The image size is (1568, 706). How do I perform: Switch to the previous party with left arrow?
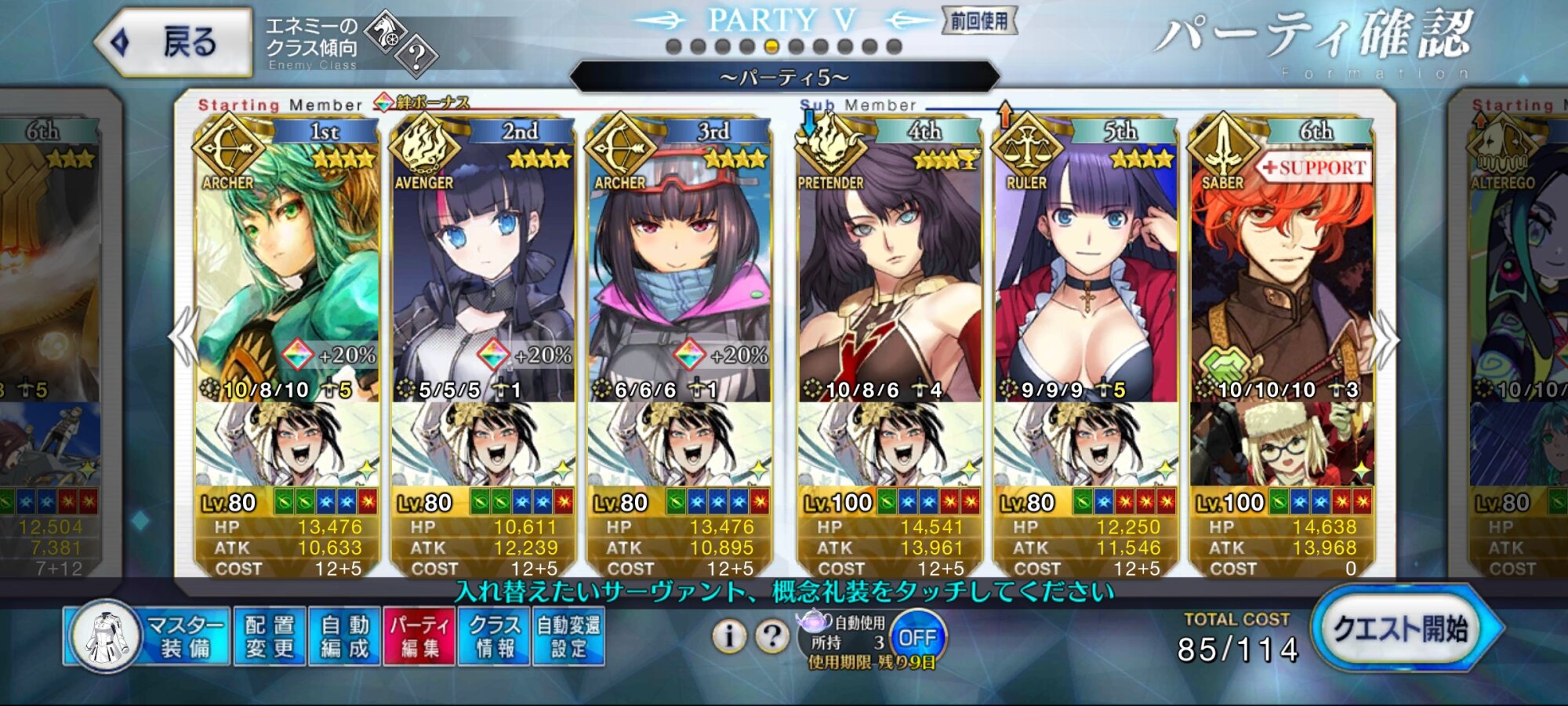183,337
